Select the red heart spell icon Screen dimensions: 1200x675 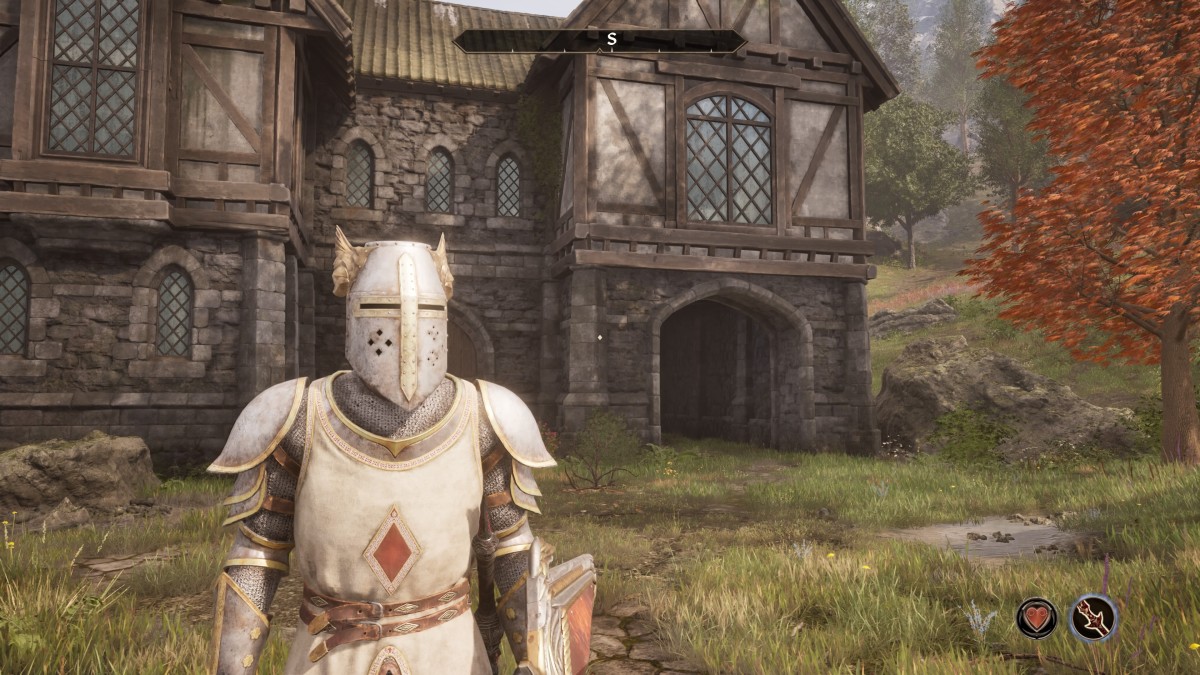tap(1037, 618)
